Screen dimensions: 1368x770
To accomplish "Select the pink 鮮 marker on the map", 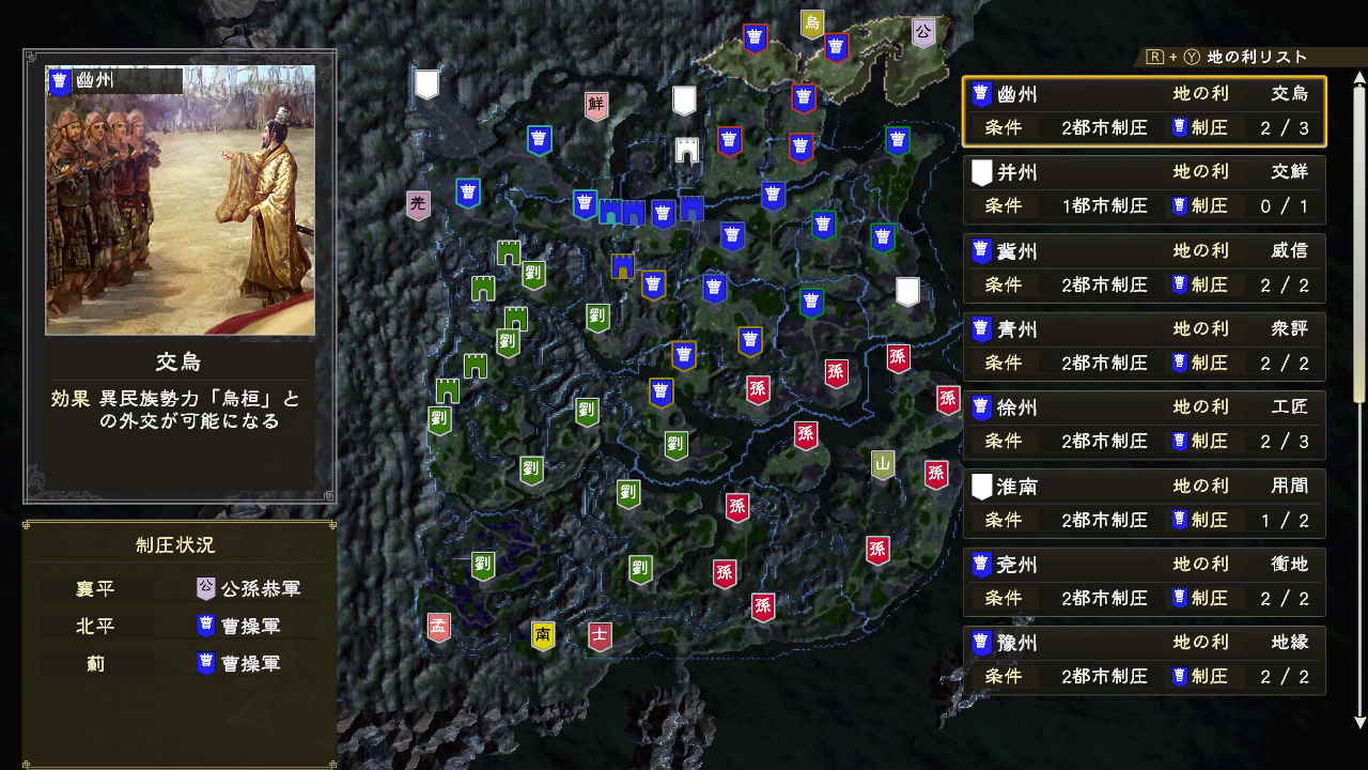I will point(596,103).
